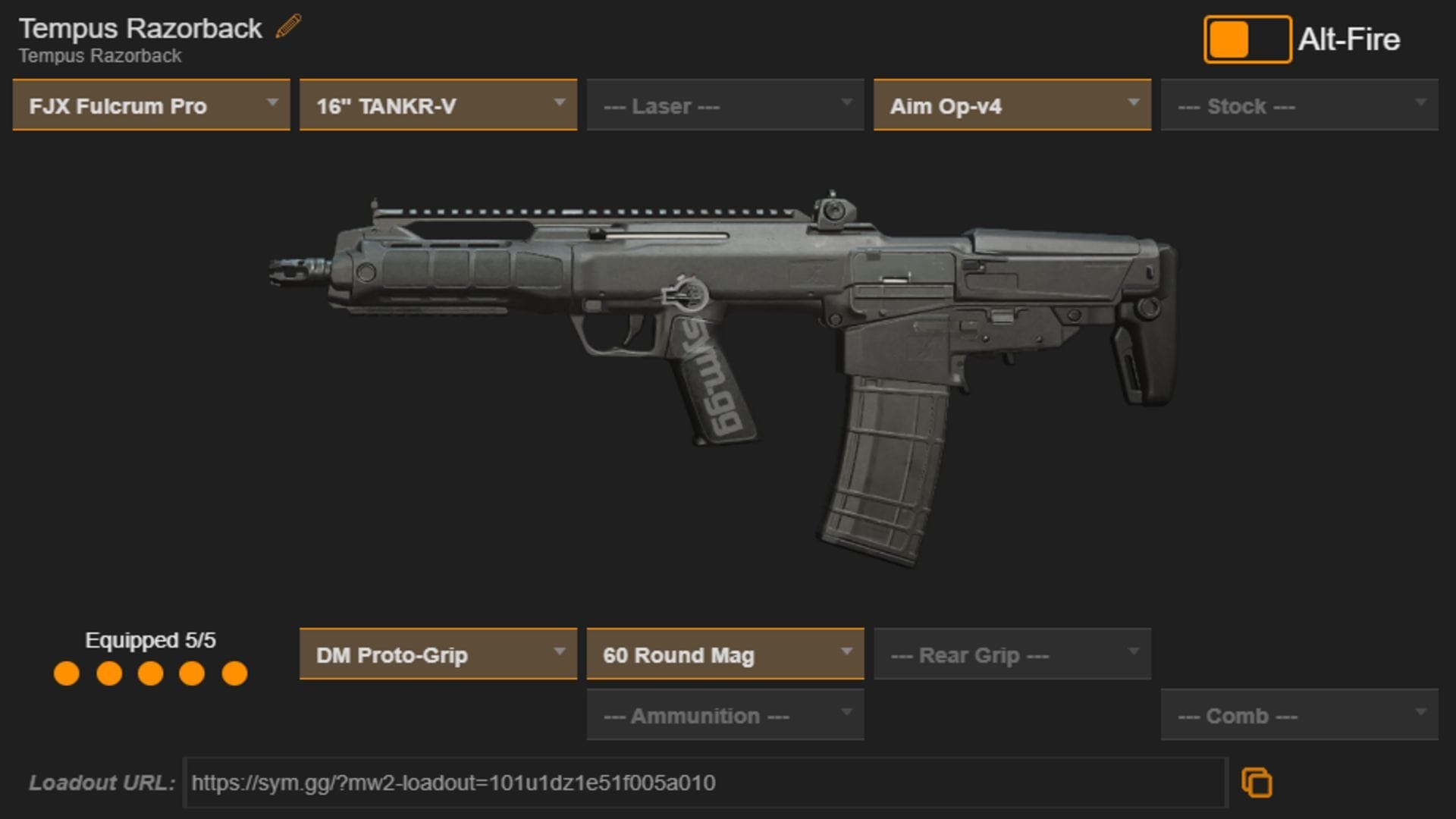This screenshot has width=1456, height=819.
Task: Open the FJX Fulcrum Pro muzzle dropdown
Action: [x=149, y=105]
